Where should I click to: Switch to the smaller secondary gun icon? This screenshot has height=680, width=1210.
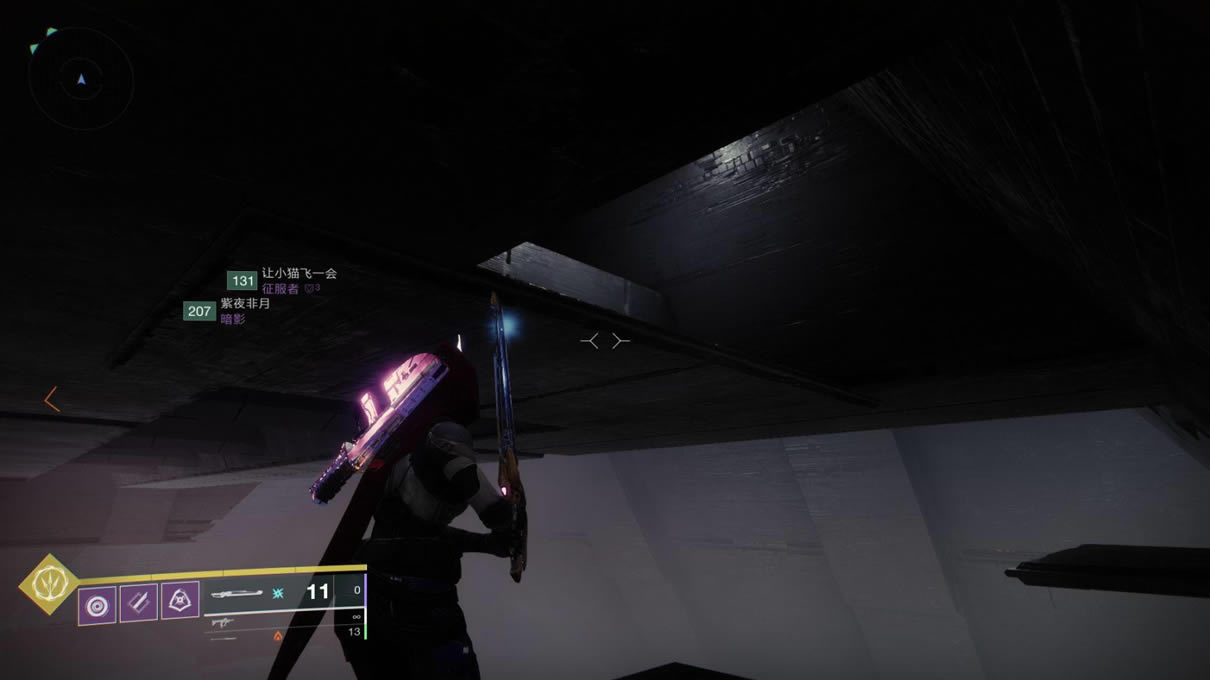point(220,622)
